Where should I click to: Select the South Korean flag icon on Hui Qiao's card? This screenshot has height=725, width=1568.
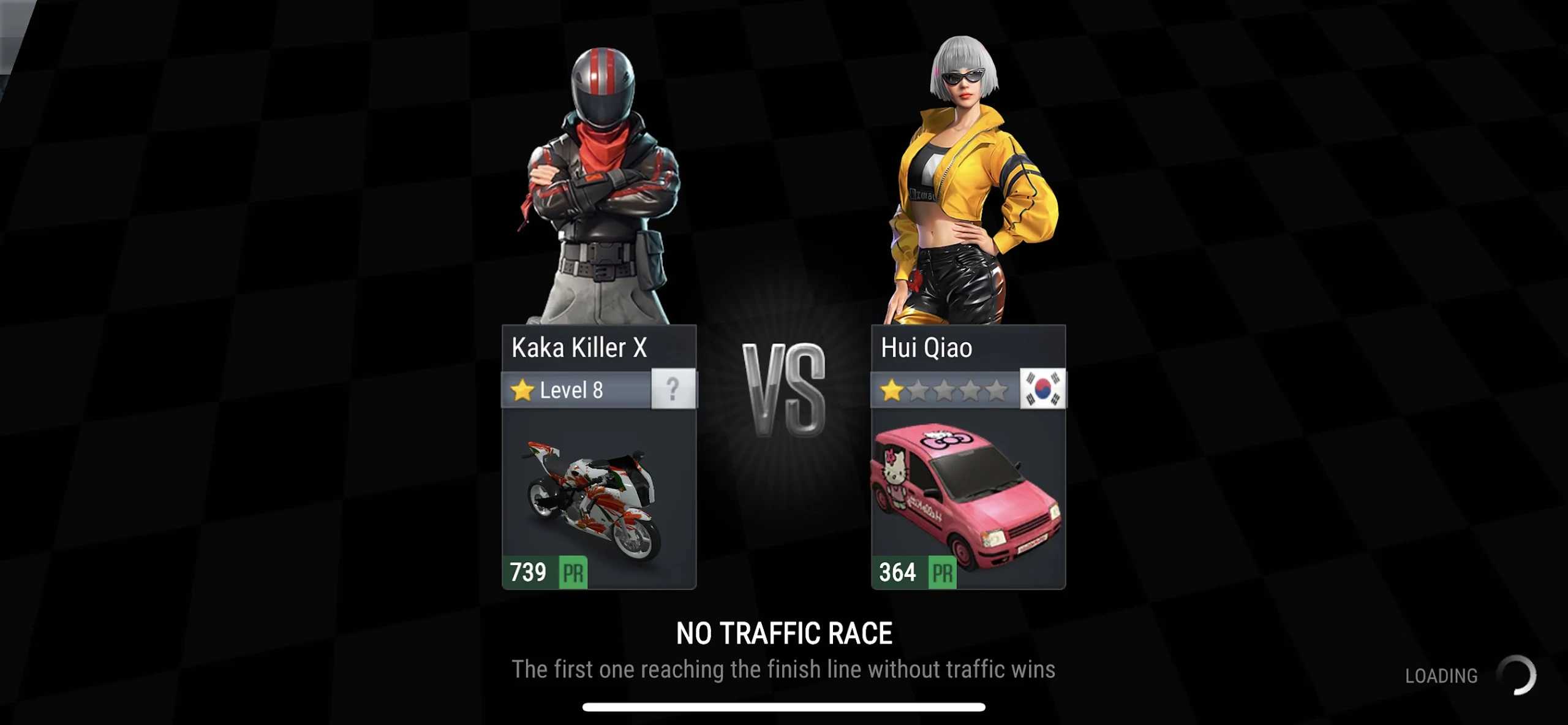pyautogui.click(x=1043, y=389)
